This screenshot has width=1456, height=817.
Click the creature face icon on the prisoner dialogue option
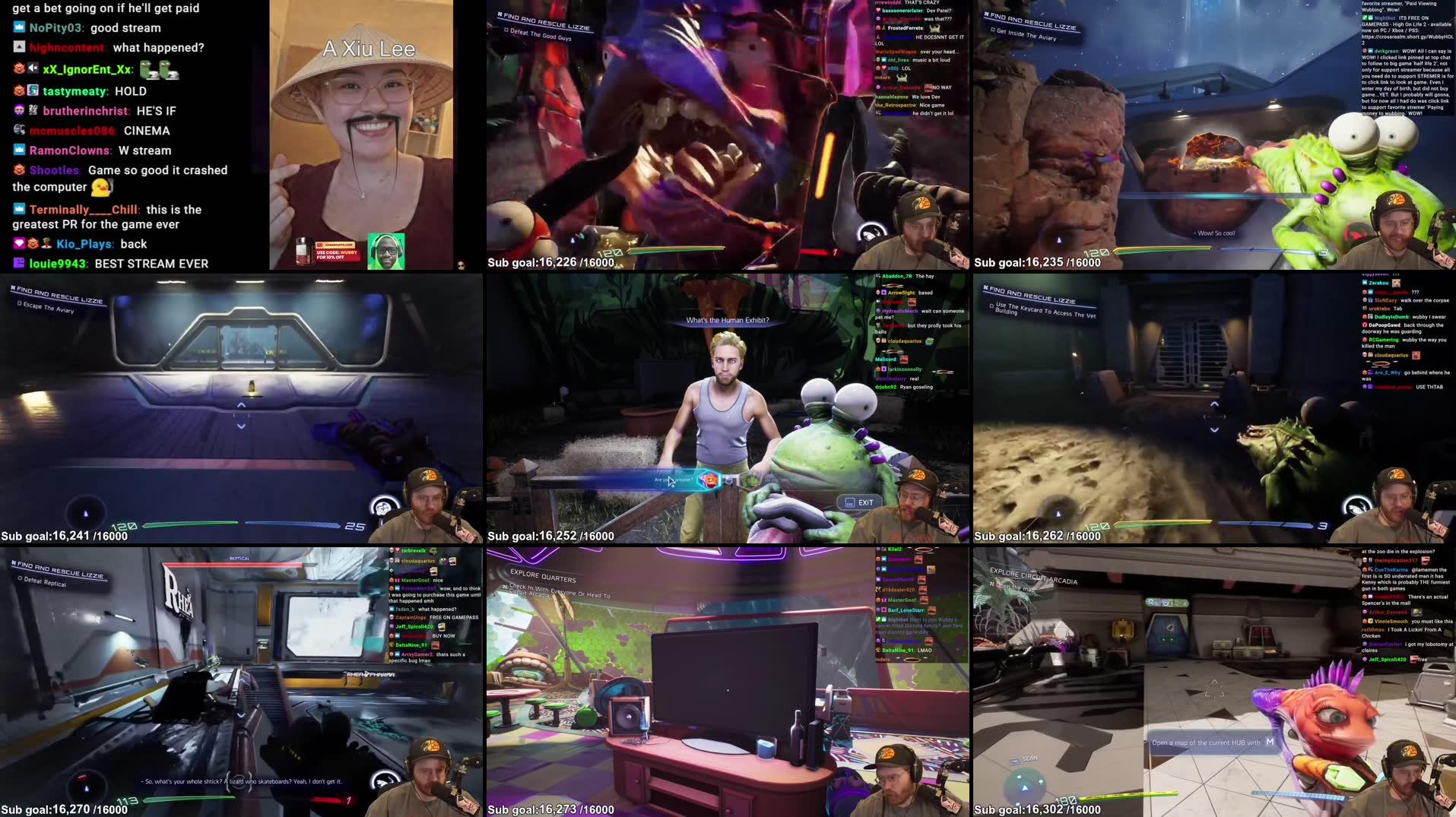click(709, 481)
